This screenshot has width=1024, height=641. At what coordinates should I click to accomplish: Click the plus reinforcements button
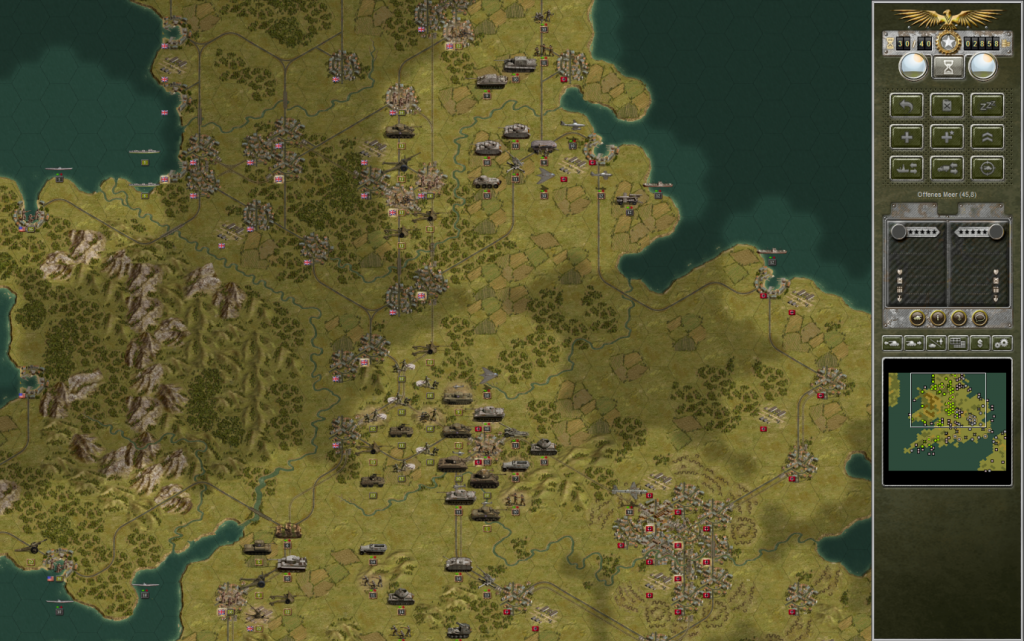click(906, 136)
